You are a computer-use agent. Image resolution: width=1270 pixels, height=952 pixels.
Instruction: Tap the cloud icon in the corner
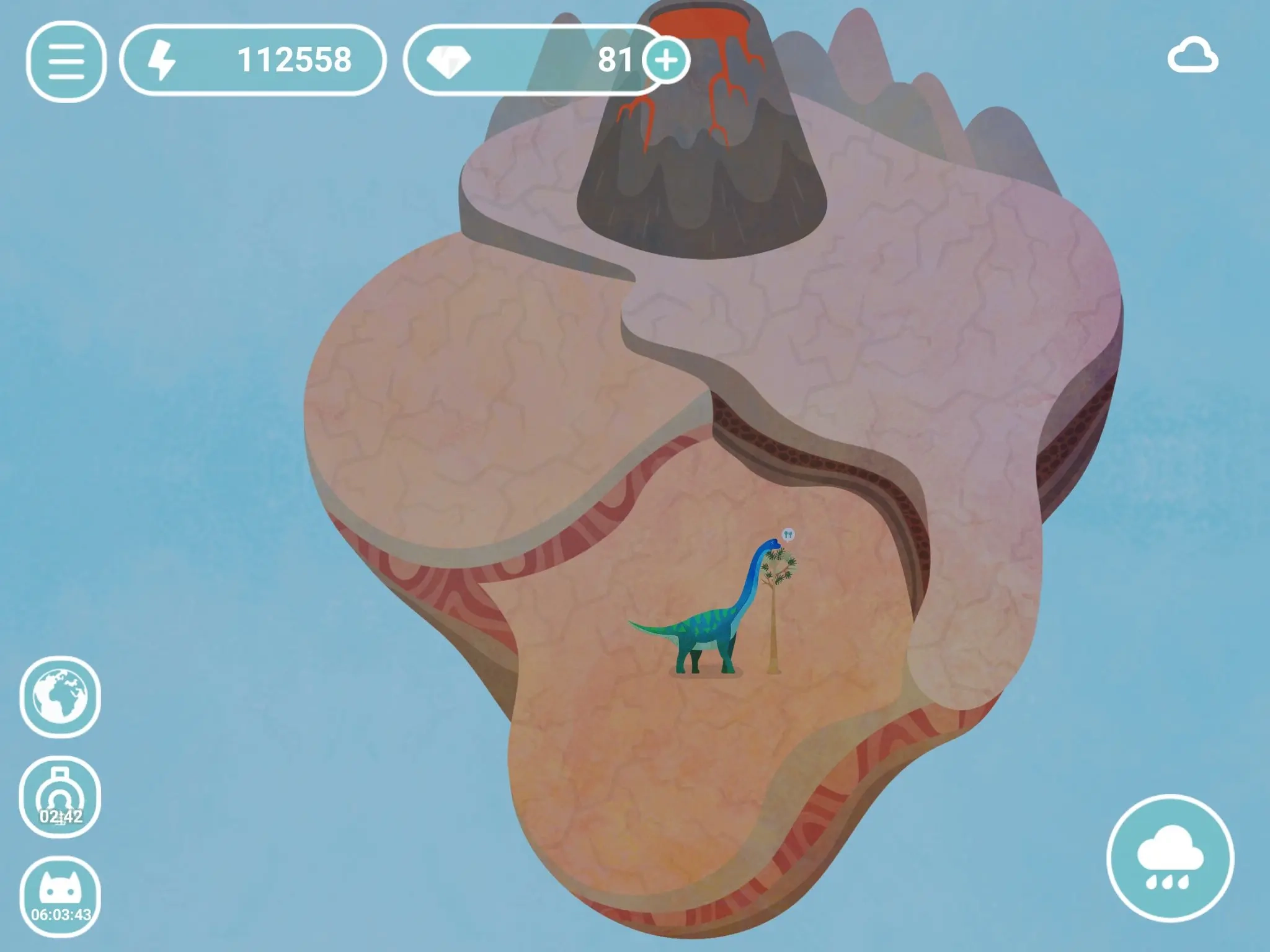click(x=1192, y=57)
